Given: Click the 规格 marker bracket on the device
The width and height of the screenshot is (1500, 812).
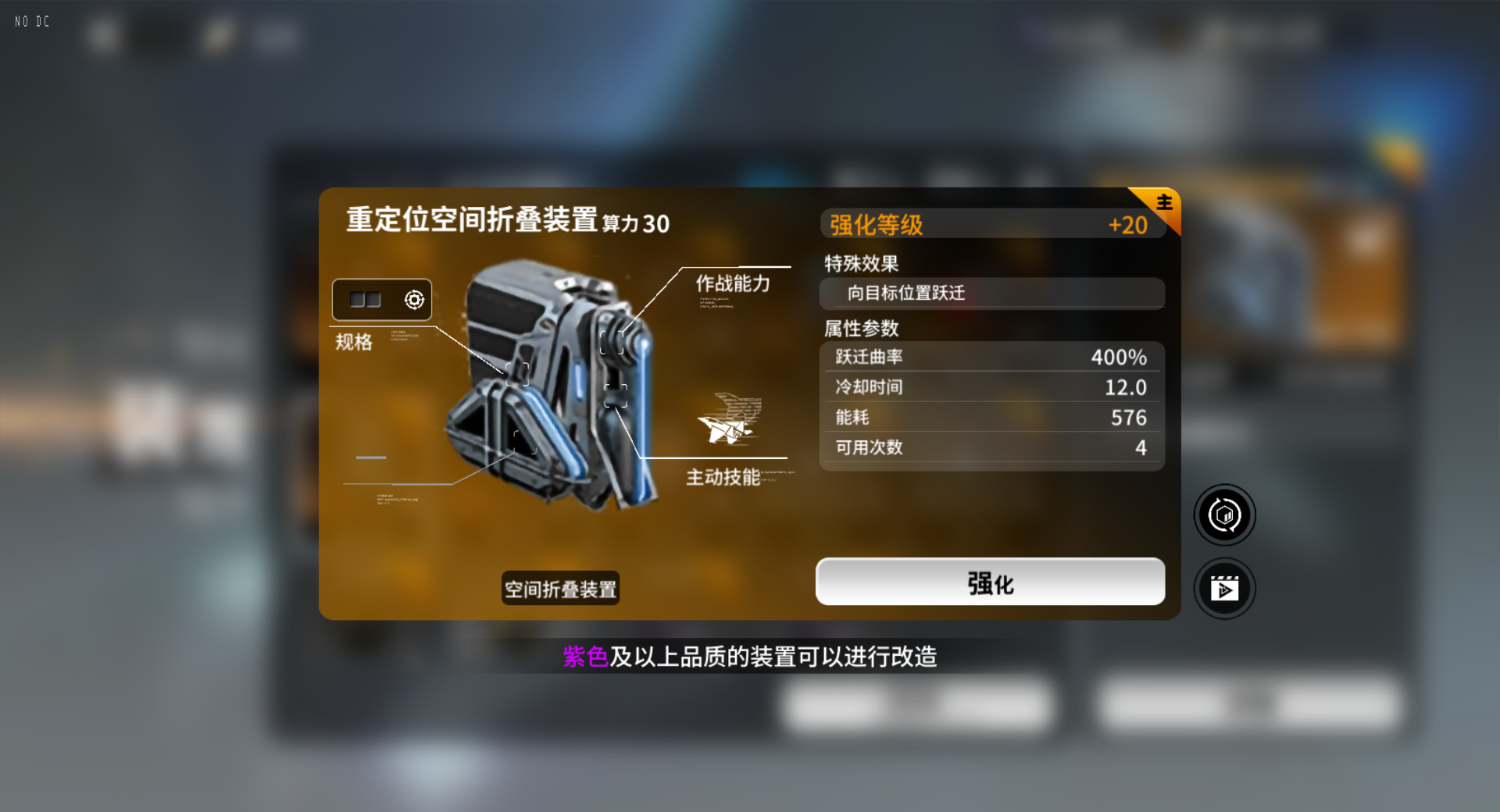Looking at the screenshot, I should pyautogui.click(x=519, y=375).
